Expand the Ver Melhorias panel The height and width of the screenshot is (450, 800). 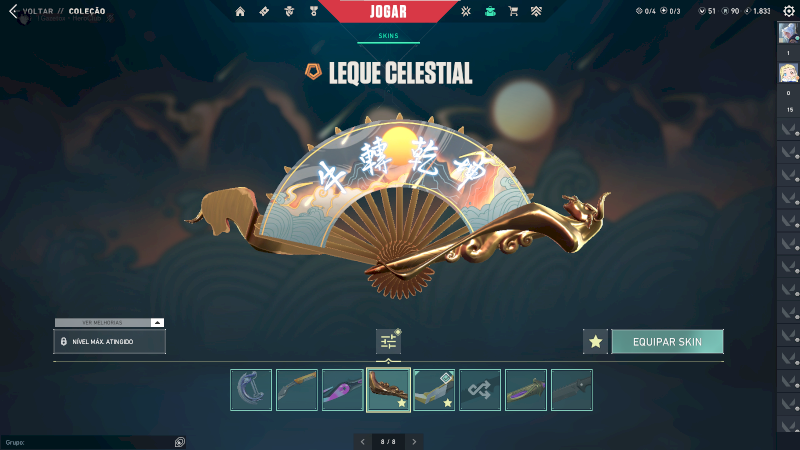[x=157, y=323]
